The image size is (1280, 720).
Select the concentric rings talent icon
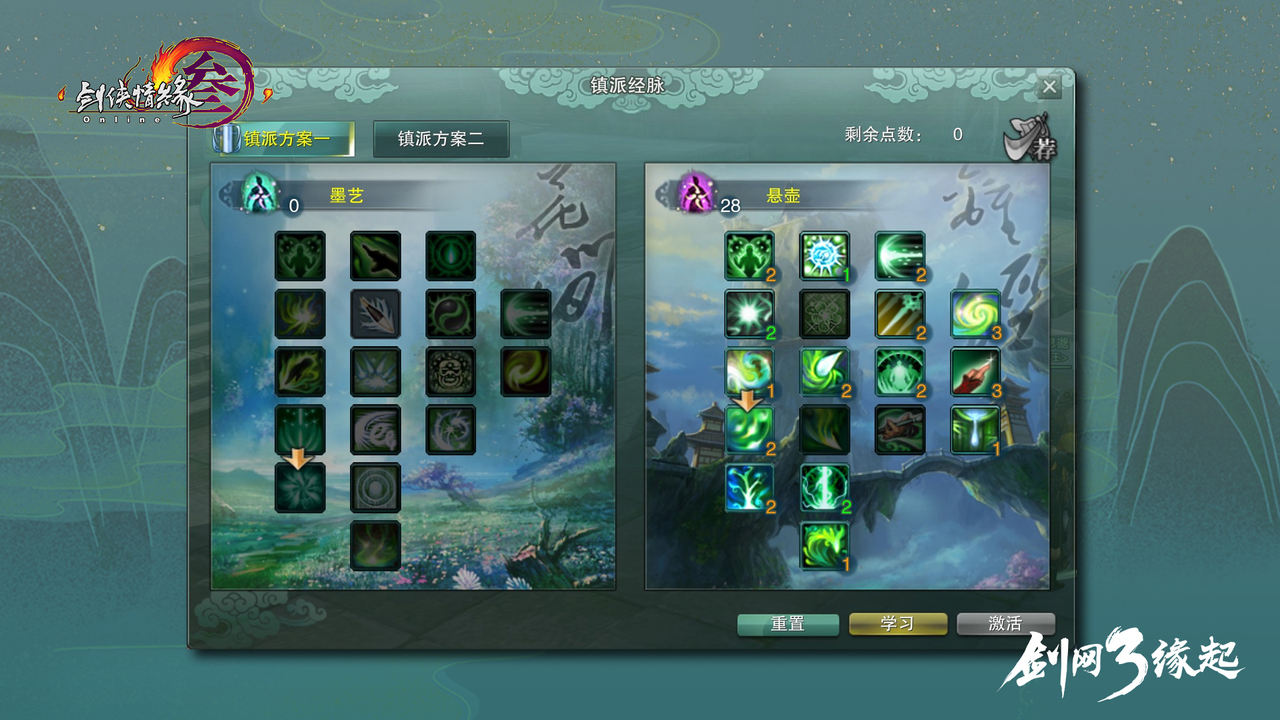point(376,488)
